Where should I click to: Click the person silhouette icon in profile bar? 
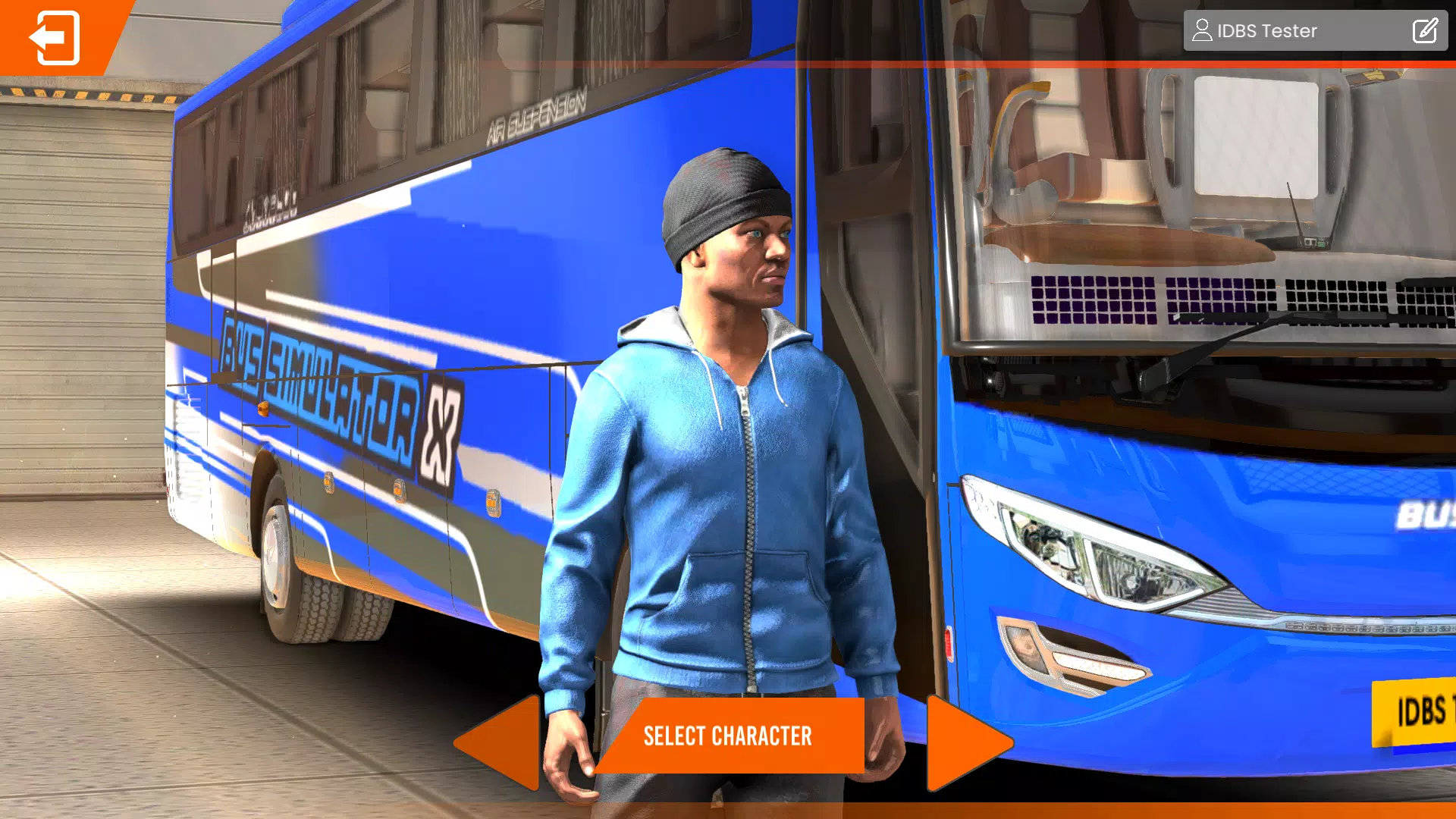1202,30
